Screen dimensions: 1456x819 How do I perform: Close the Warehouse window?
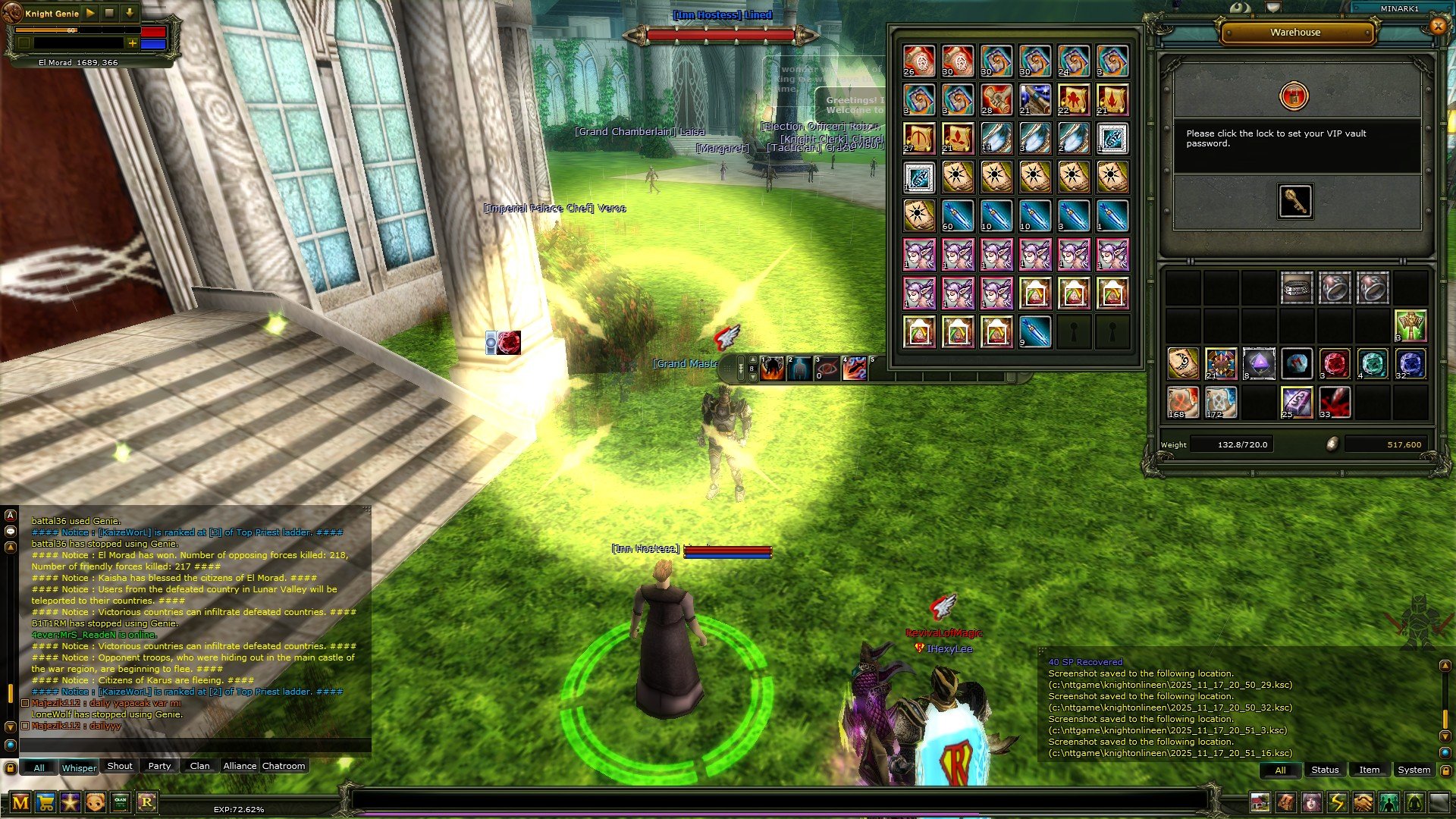click(1437, 26)
